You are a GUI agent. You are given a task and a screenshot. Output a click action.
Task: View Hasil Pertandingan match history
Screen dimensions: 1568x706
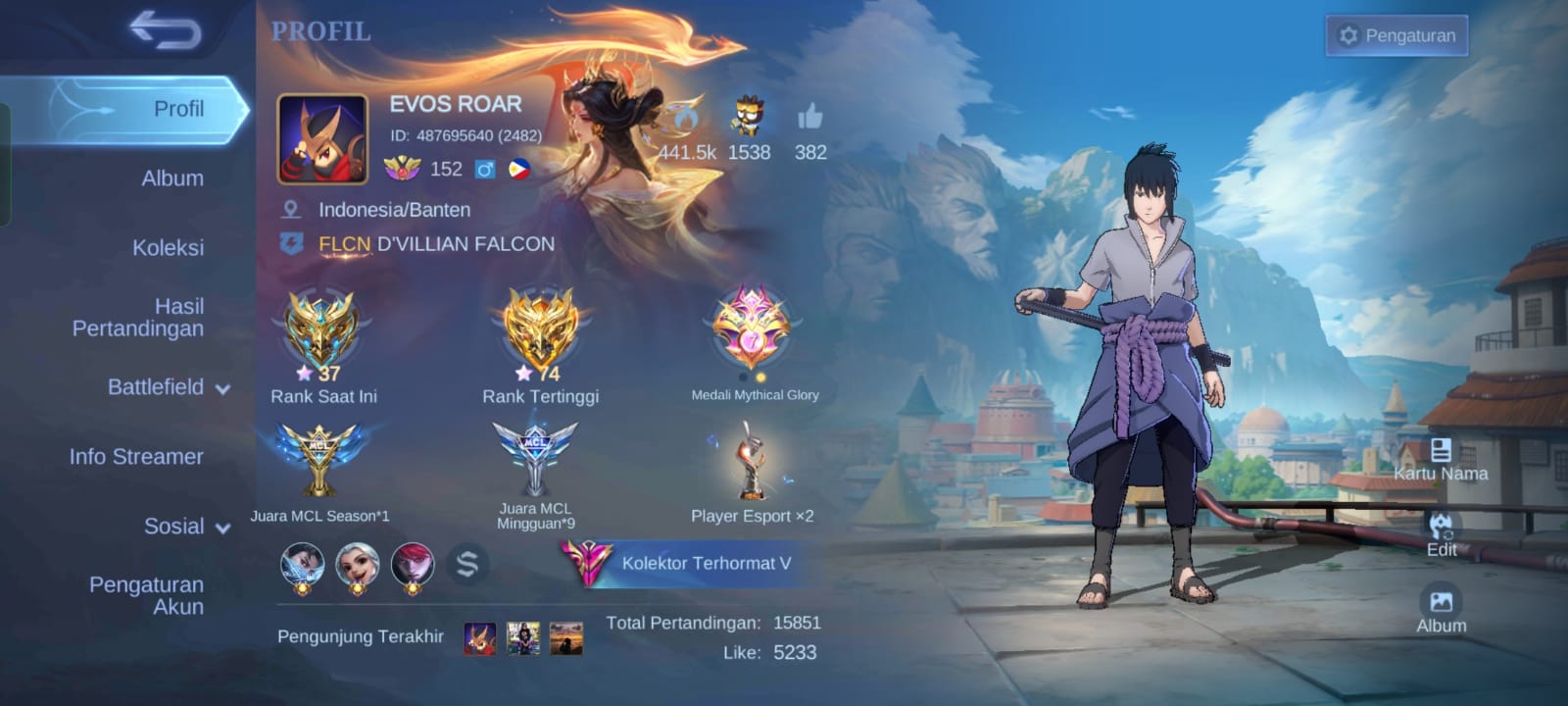click(138, 318)
